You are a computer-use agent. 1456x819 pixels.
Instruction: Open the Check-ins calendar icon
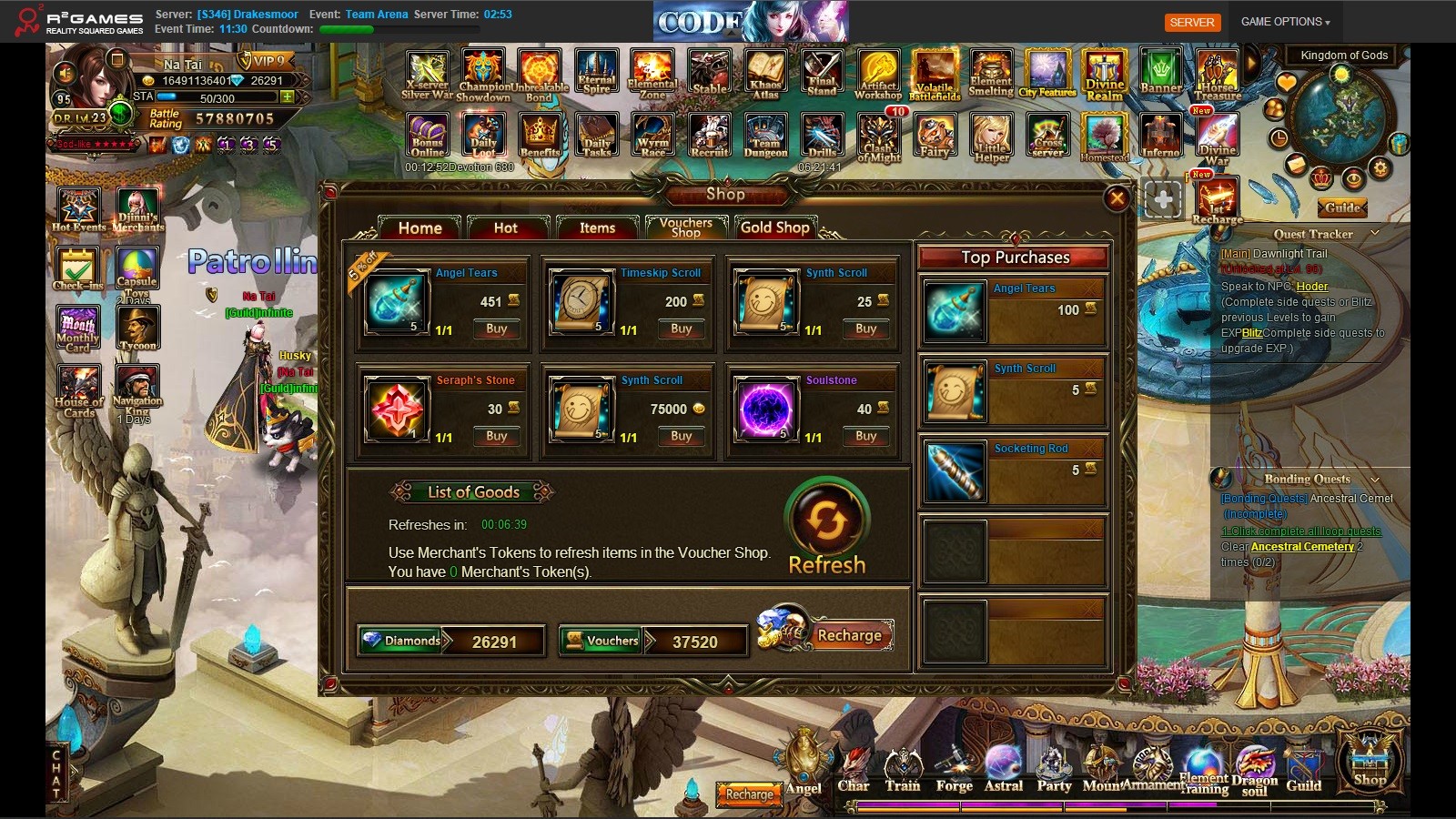tap(78, 269)
